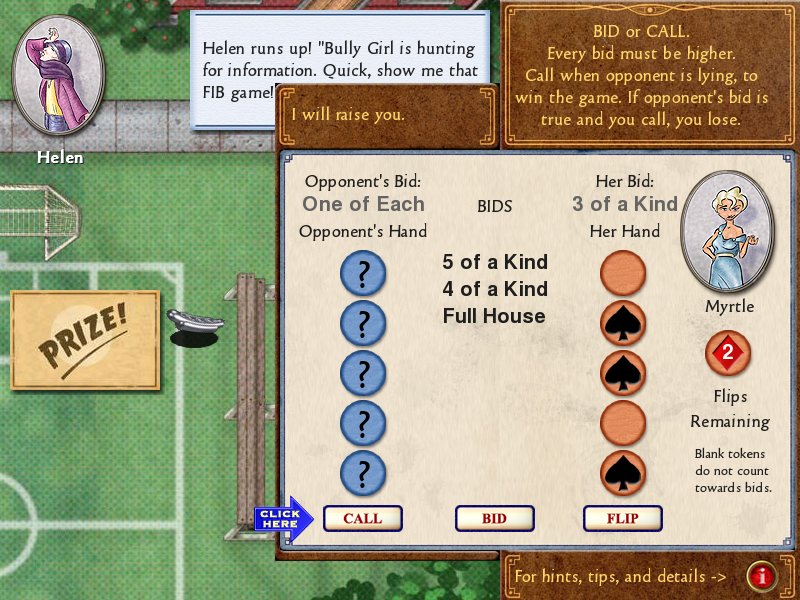Image resolution: width=800 pixels, height=600 pixels.
Task: Choose the 5 of a Kind bid
Action: pos(495,262)
